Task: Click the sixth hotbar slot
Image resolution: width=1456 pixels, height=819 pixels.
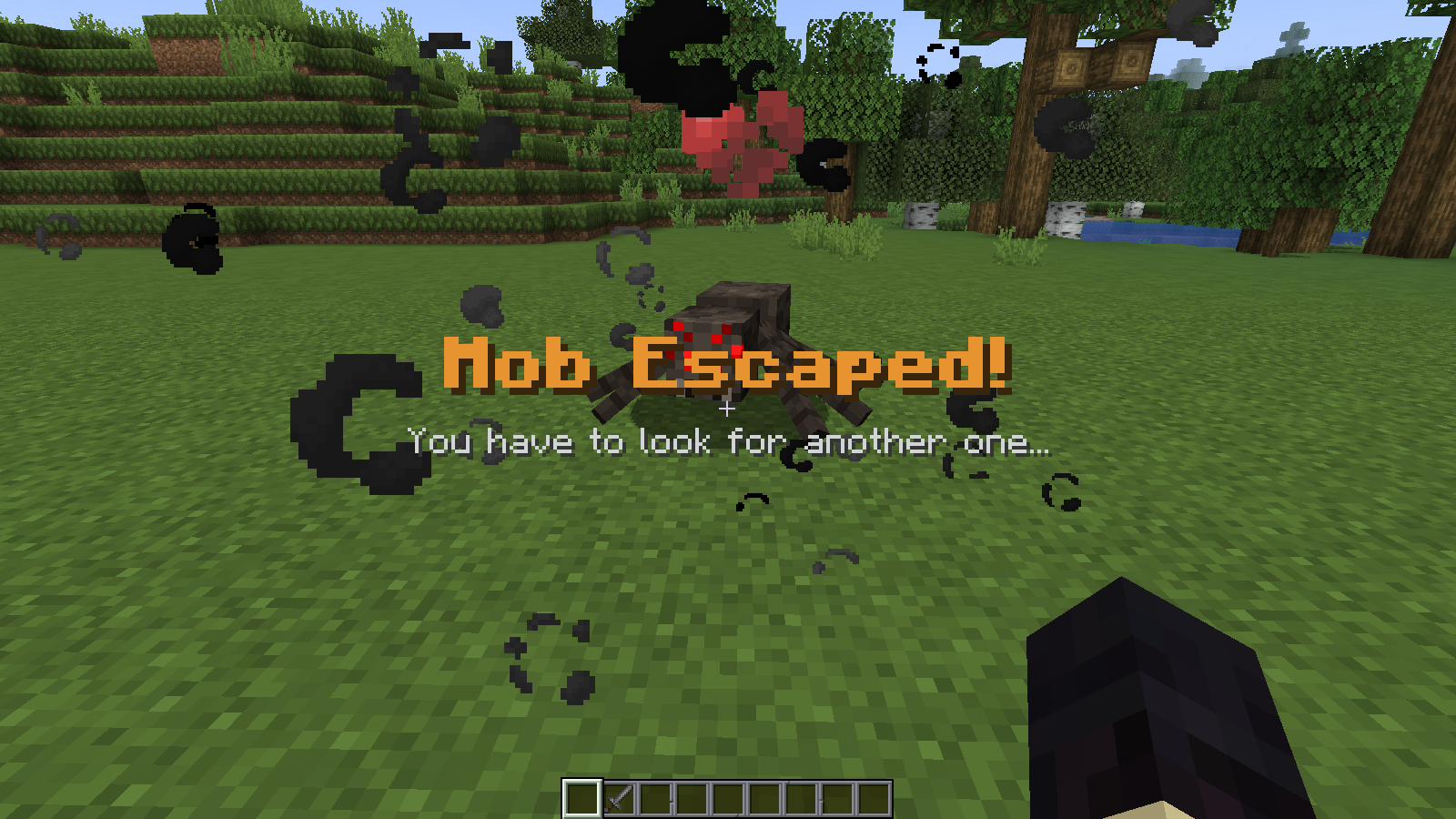Action: pyautogui.click(x=764, y=798)
